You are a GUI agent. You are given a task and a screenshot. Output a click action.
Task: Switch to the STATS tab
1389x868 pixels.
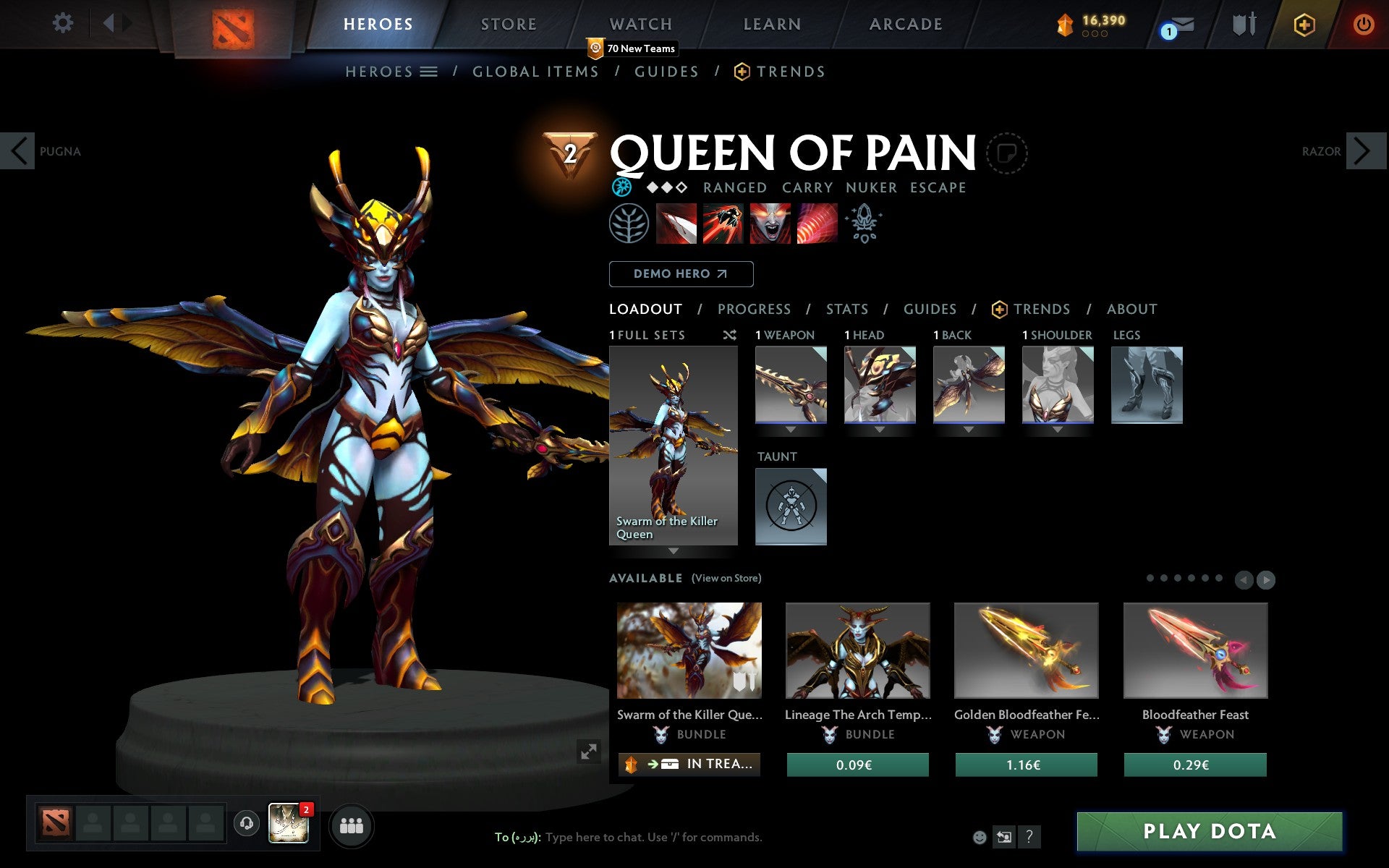tap(846, 309)
